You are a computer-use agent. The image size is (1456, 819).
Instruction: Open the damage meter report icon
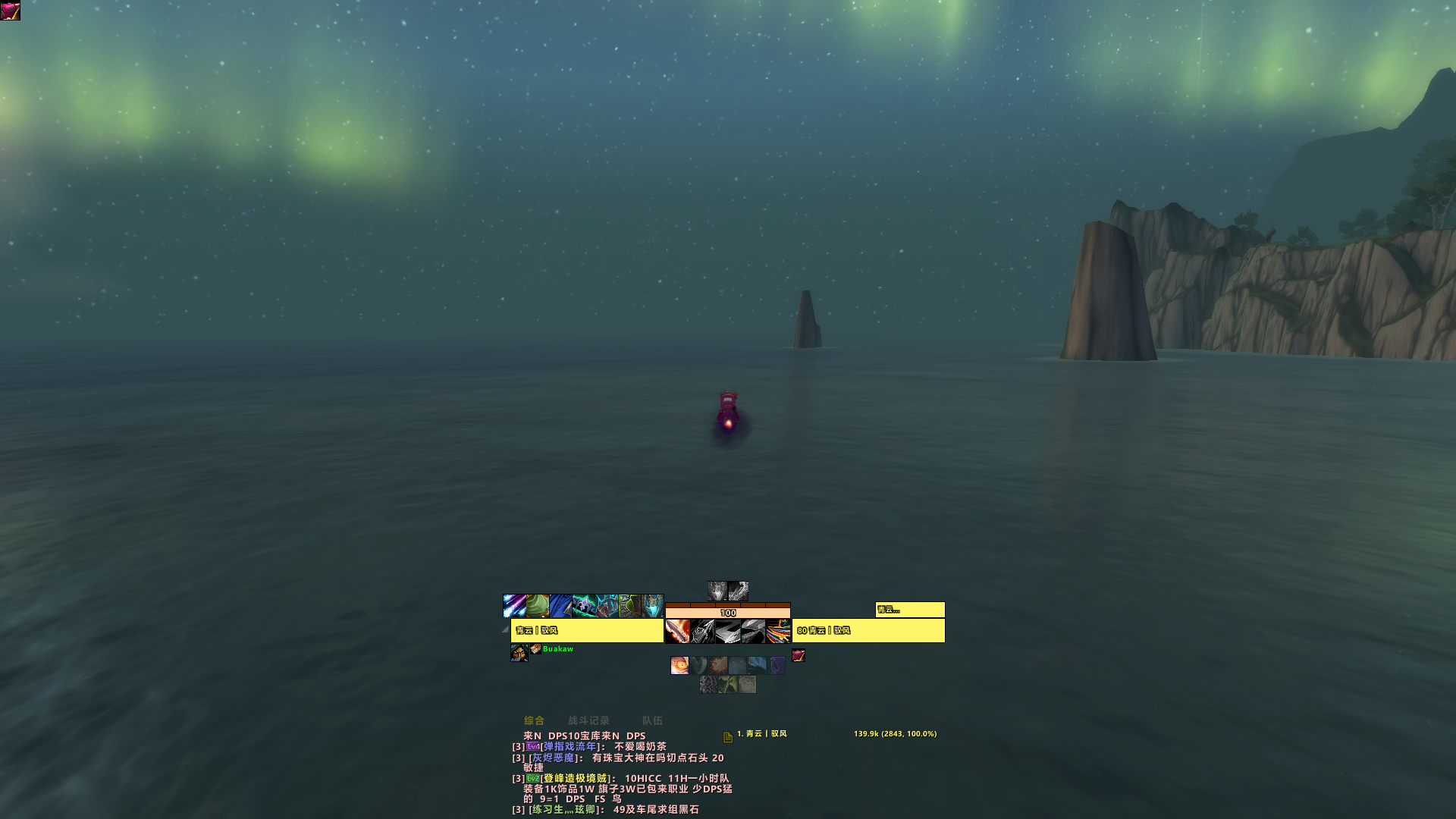click(727, 736)
